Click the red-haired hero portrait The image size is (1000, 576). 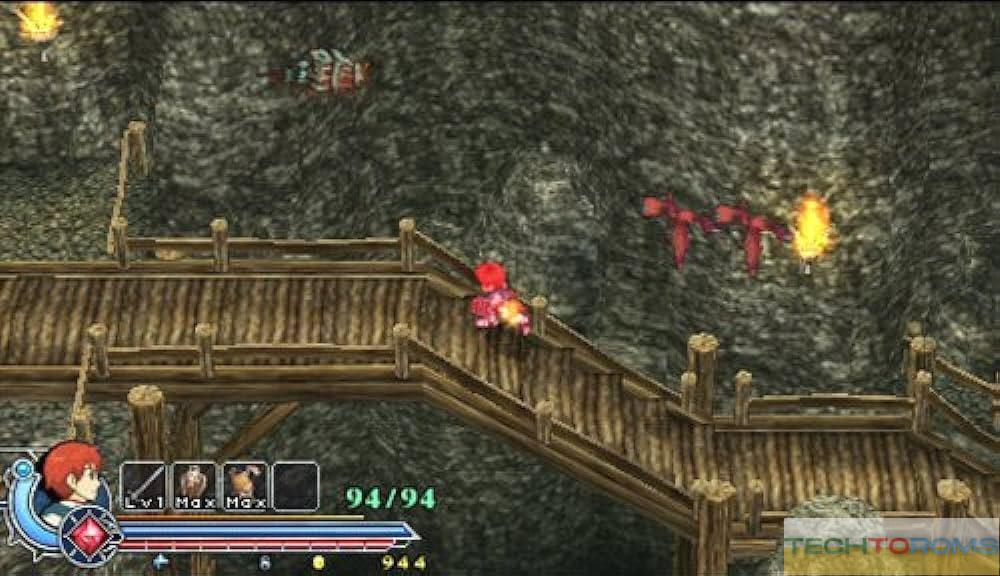click(x=71, y=474)
